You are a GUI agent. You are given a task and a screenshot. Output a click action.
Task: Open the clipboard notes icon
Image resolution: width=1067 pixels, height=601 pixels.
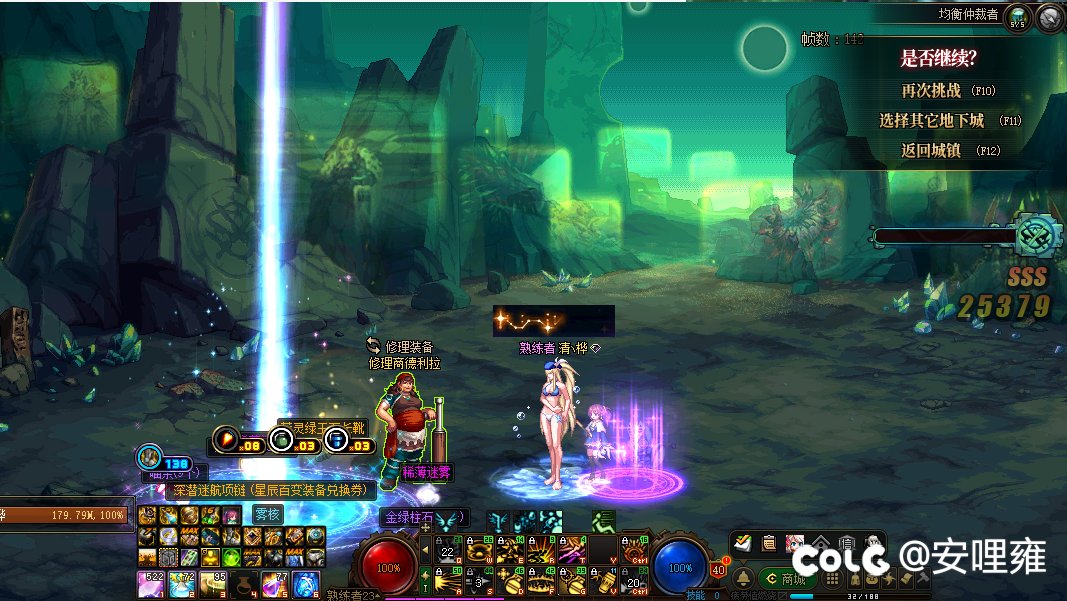[x=769, y=543]
